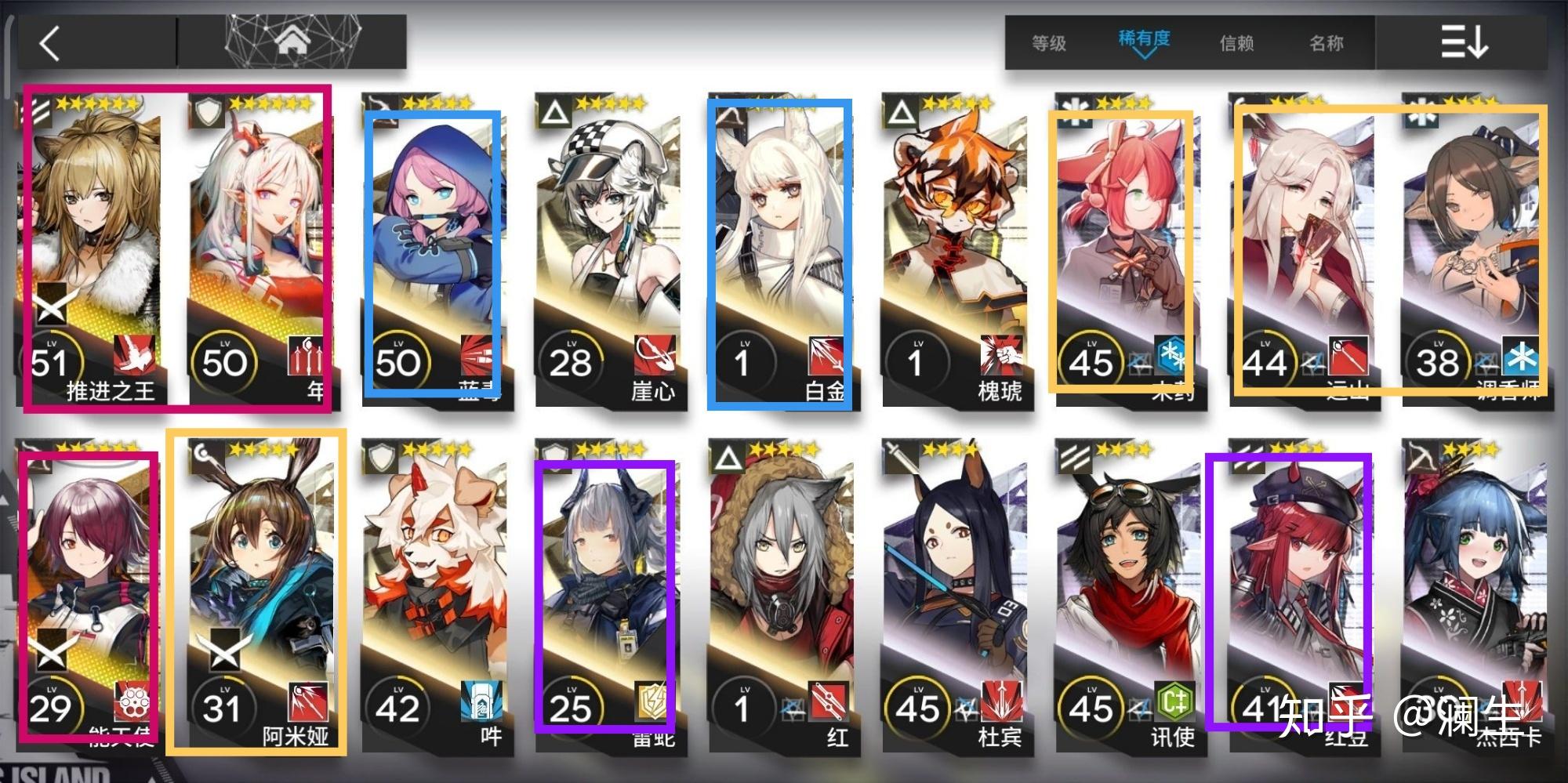Sort operators by 信赖
This screenshot has width=1568, height=783.
(1236, 43)
